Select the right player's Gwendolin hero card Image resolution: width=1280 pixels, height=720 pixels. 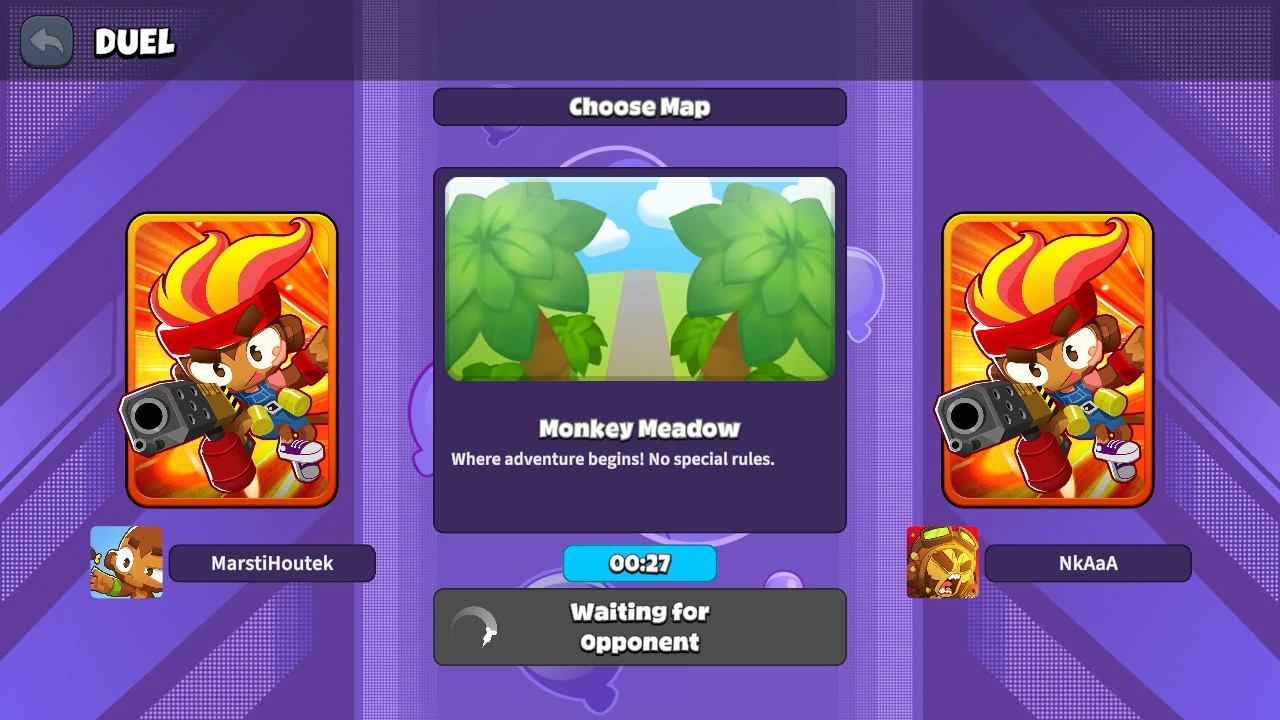[x=1047, y=360]
